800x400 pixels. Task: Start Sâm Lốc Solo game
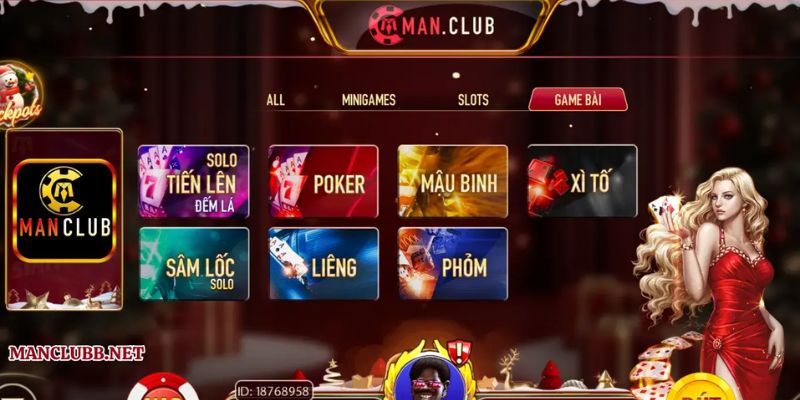click(192, 264)
